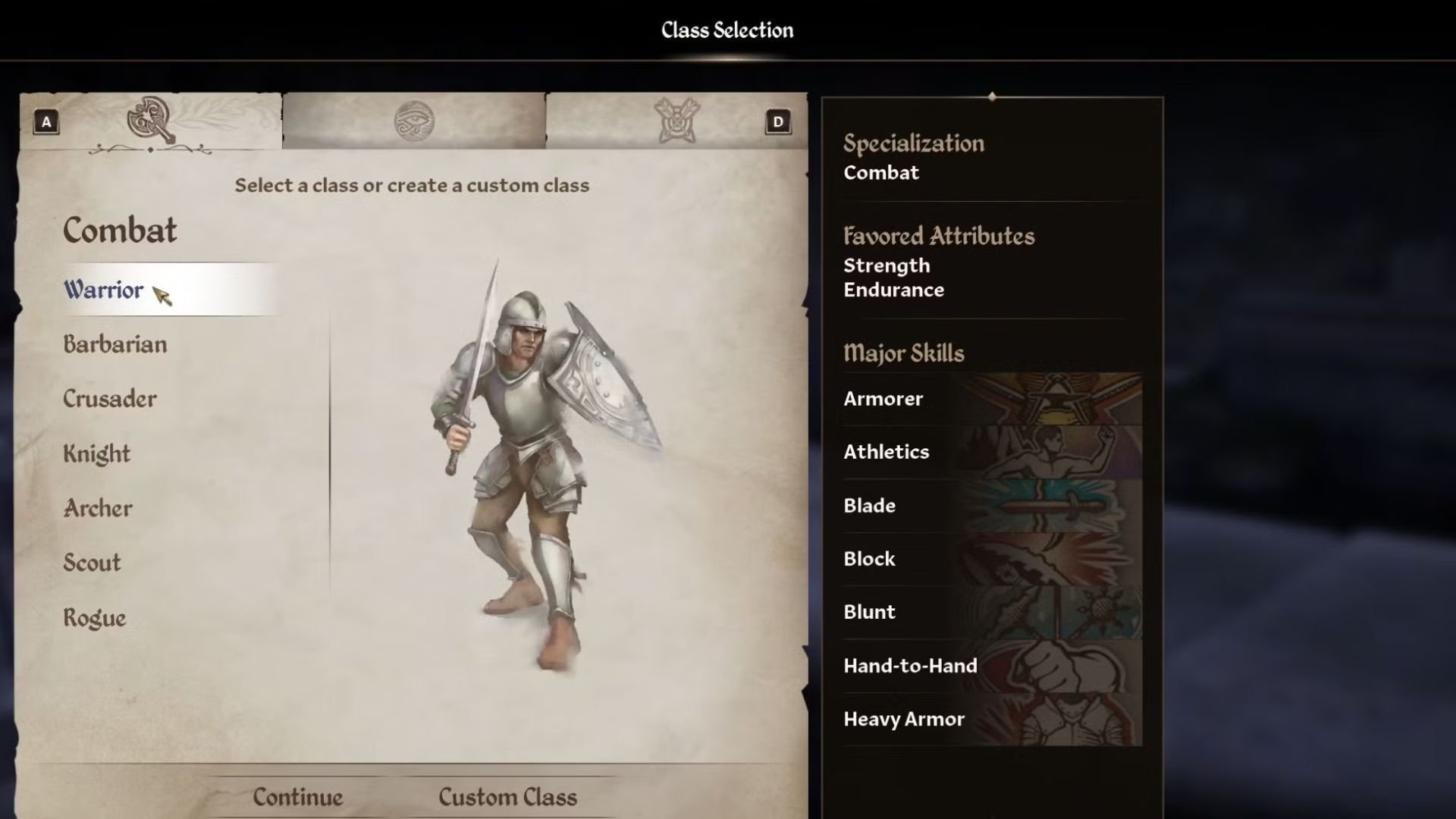Image resolution: width=1456 pixels, height=819 pixels.
Task: Select Knight from the class list
Action: point(97,453)
